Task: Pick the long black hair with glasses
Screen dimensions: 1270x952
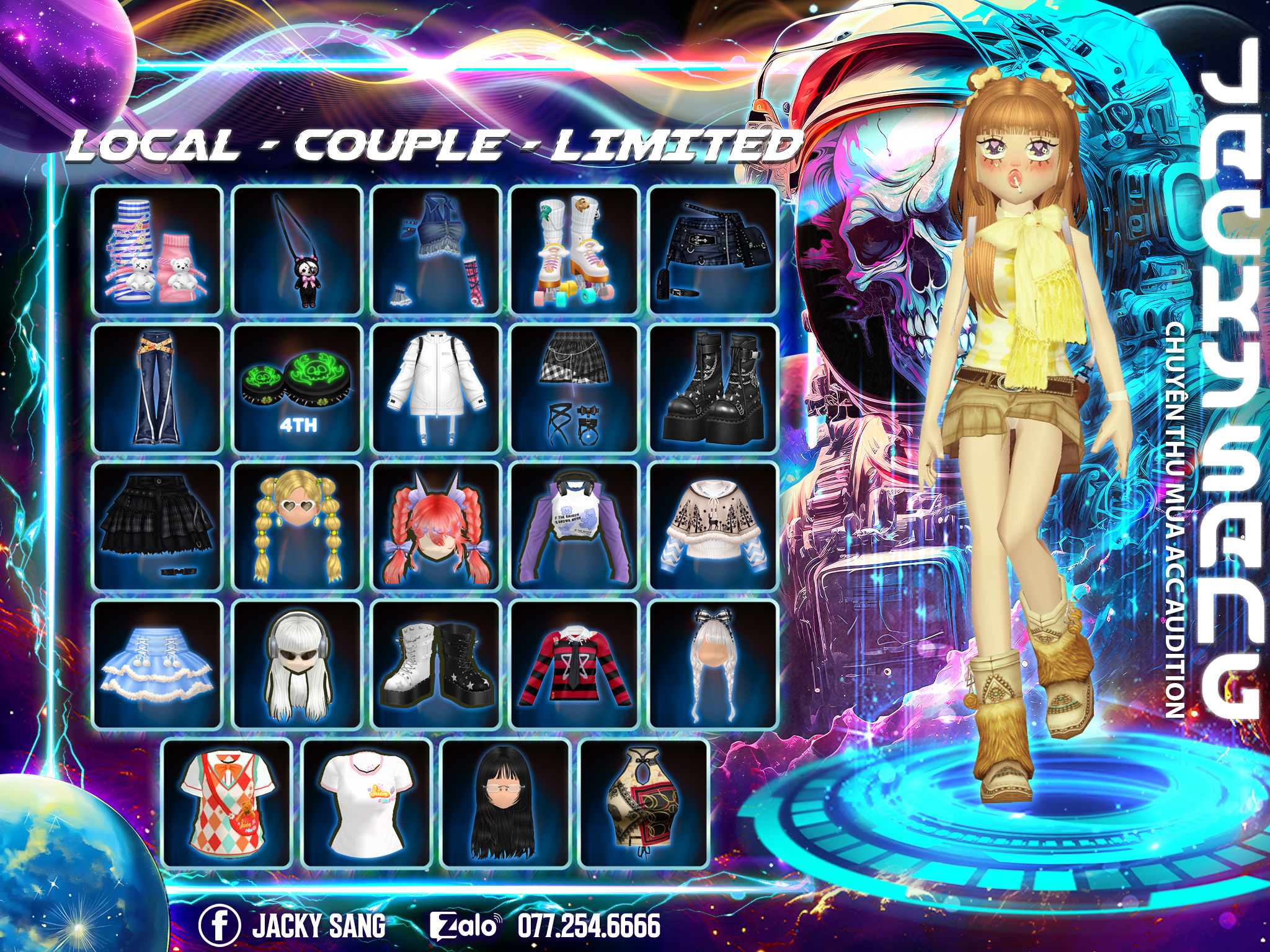Action: click(x=505, y=804)
